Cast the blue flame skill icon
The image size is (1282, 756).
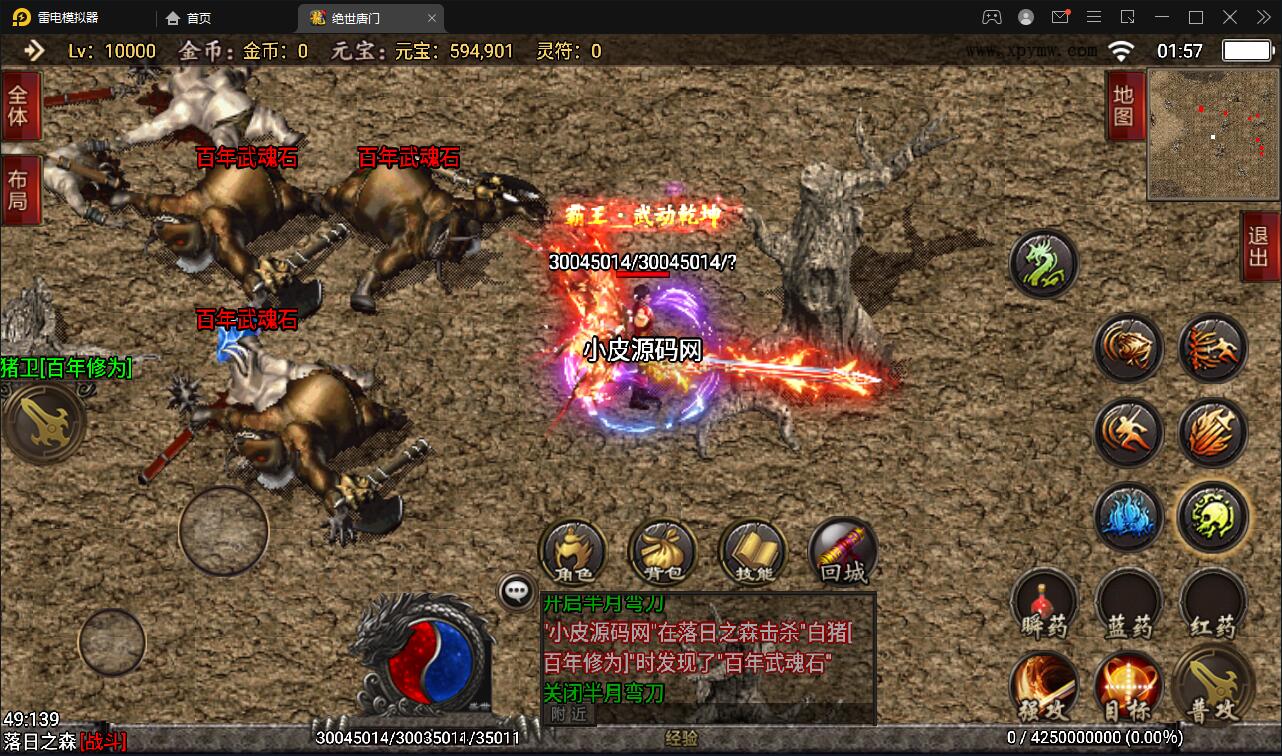(1129, 517)
